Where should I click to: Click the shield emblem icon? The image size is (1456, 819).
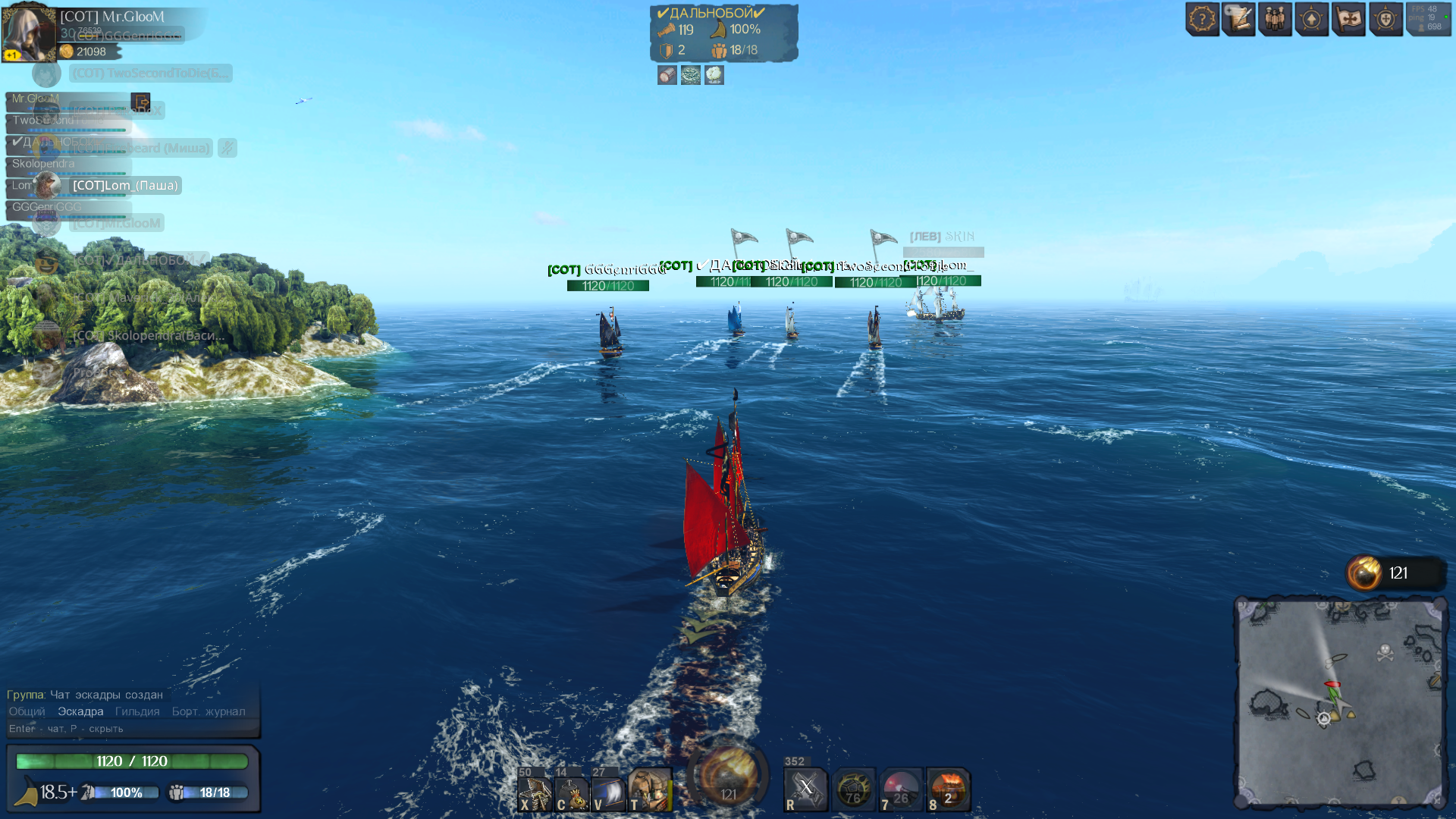[x=1385, y=19]
